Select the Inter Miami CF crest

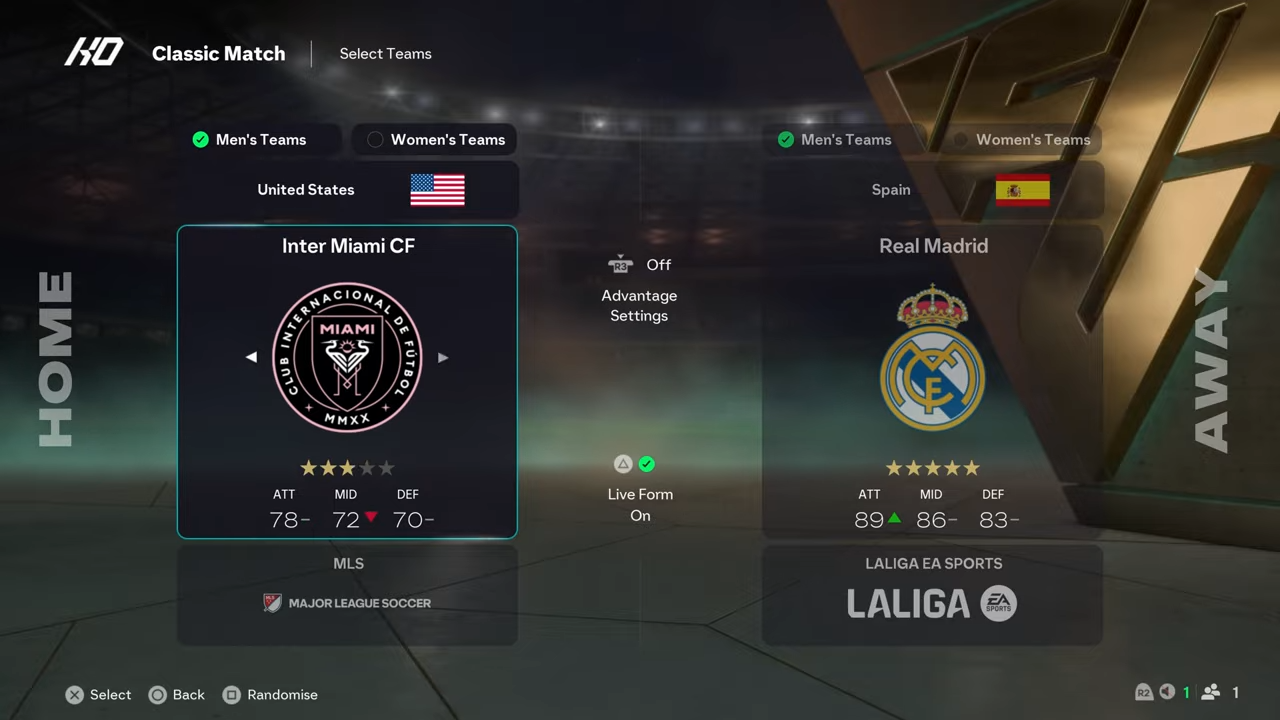coord(347,357)
